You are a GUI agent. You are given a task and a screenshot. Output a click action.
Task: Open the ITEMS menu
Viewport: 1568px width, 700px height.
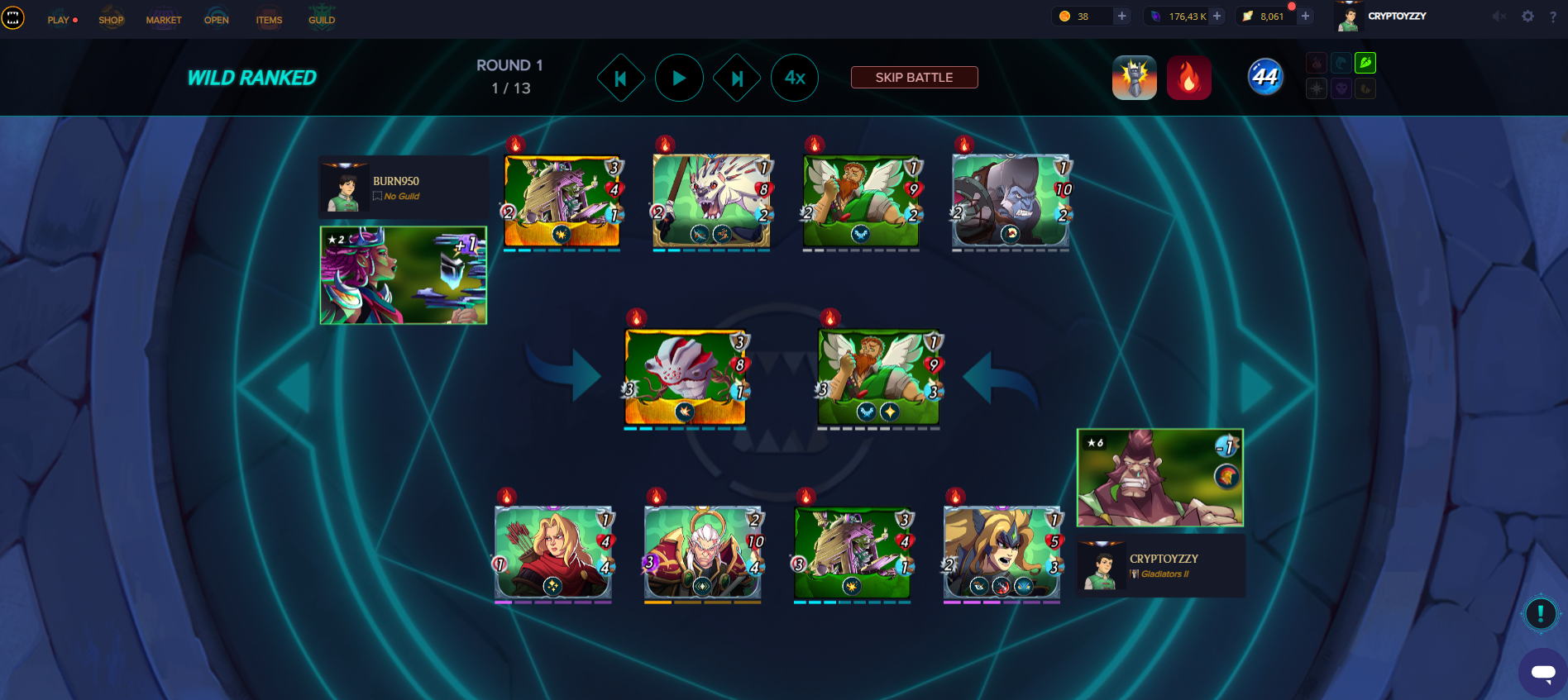[x=269, y=20]
